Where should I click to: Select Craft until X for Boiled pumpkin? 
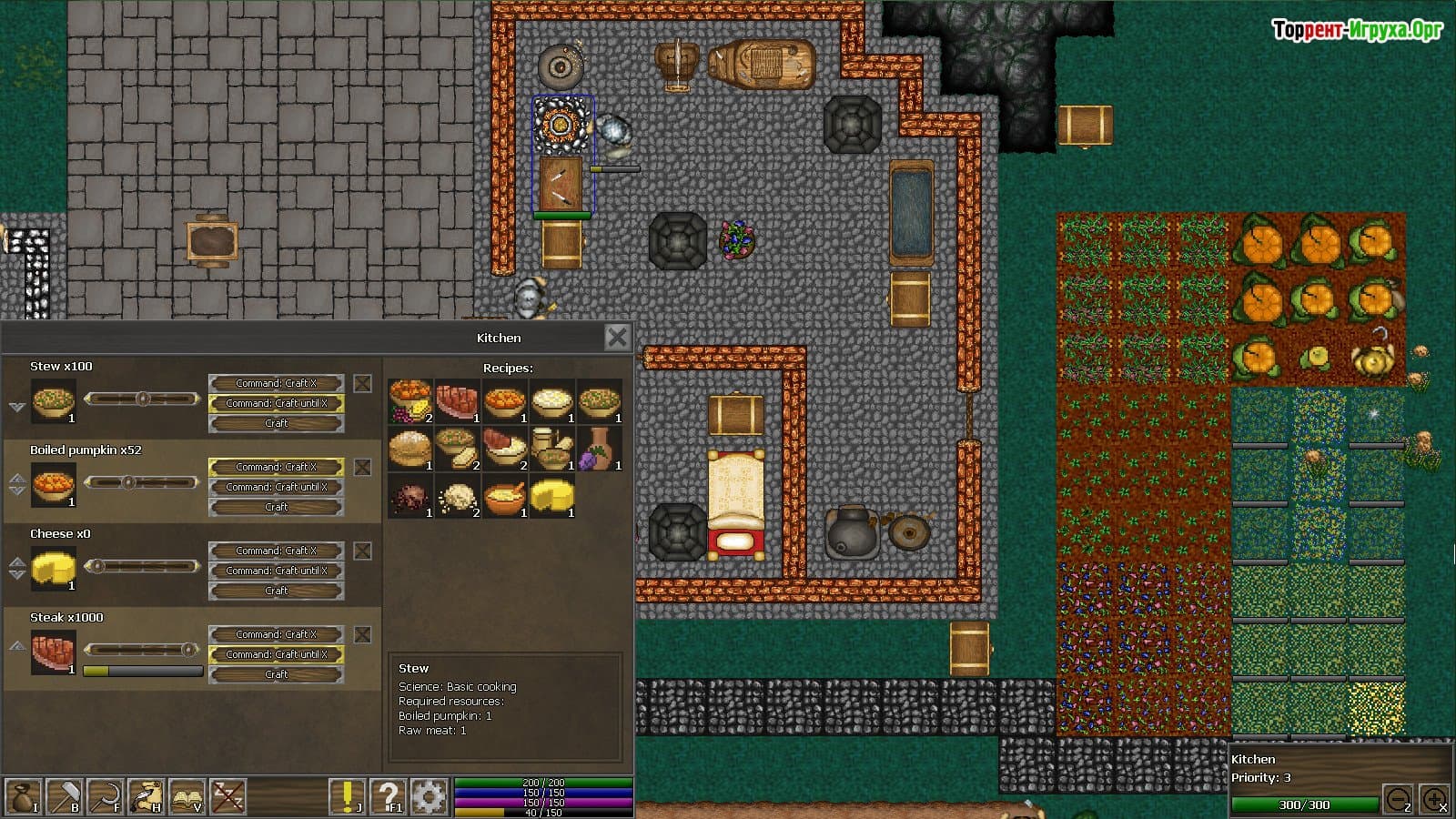pos(276,487)
